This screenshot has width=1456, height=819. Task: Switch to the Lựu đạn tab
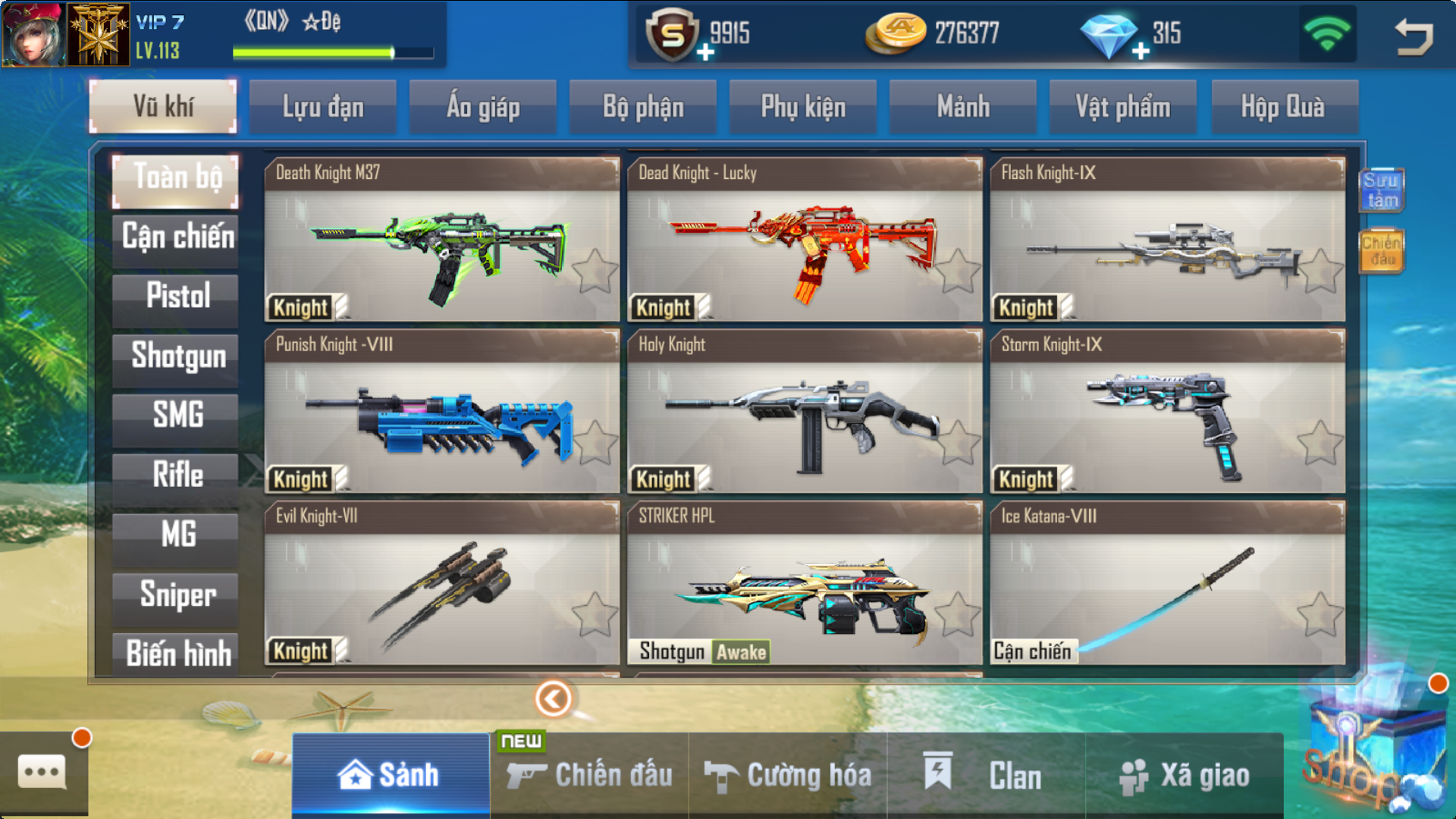pos(323,107)
